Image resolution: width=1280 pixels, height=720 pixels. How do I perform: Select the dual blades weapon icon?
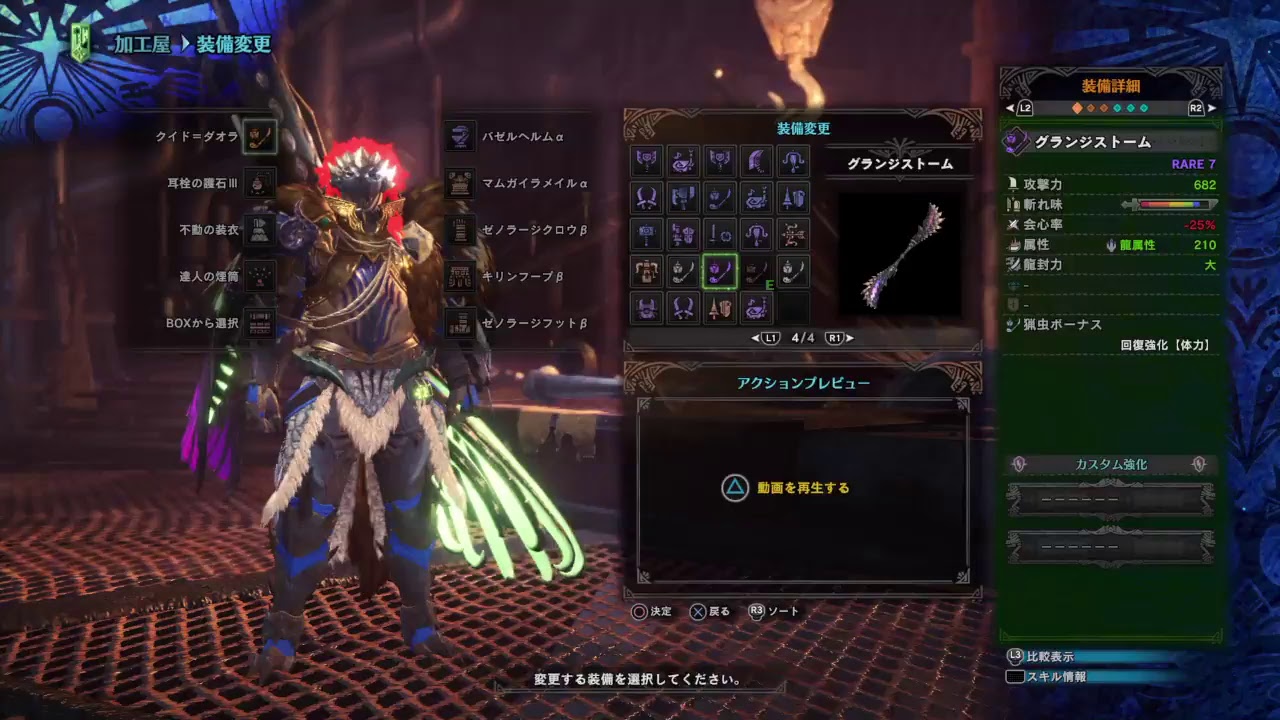coord(647,197)
